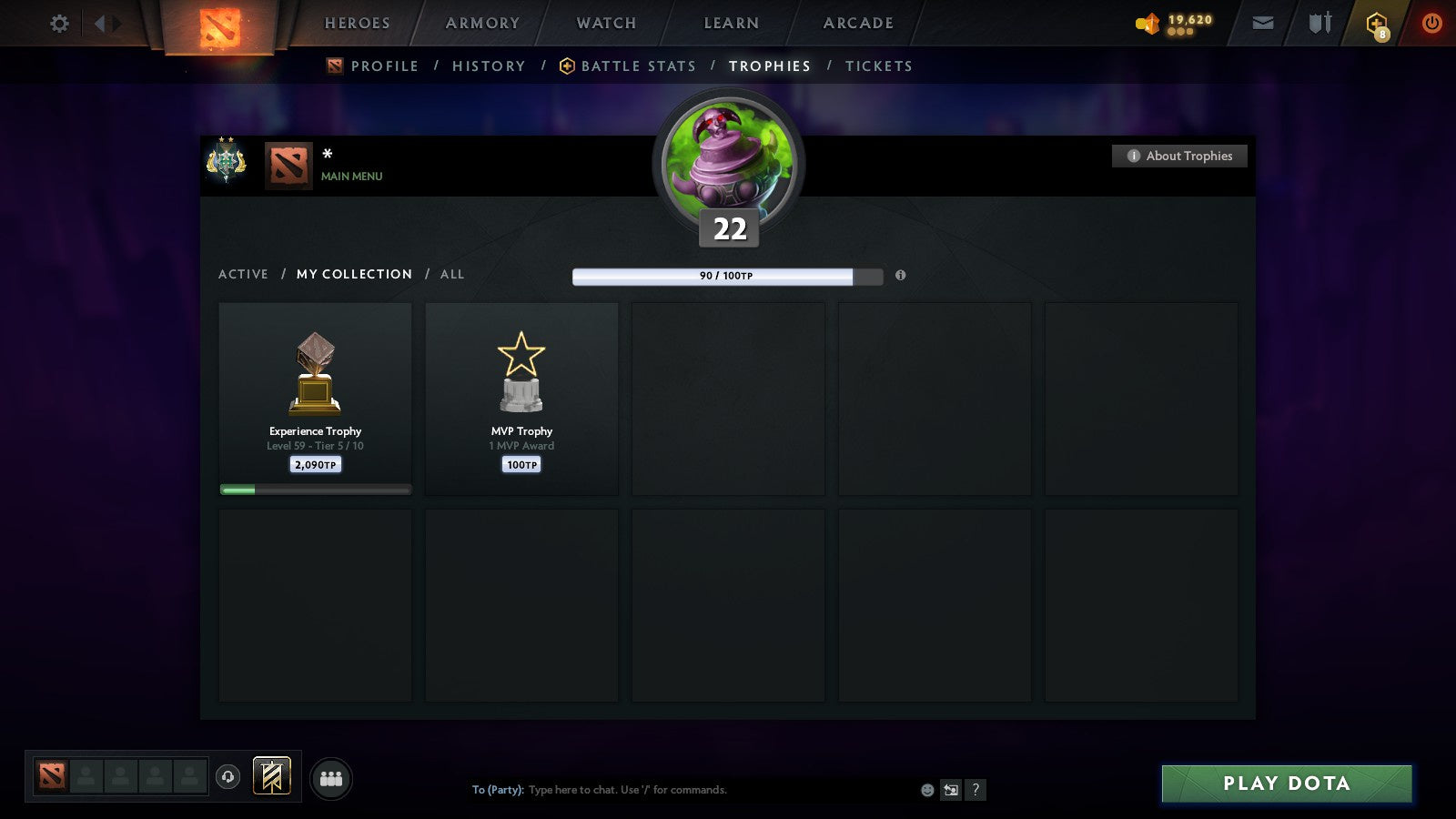Click the power button icon
The width and height of the screenshot is (1456, 819).
pos(1431,23)
